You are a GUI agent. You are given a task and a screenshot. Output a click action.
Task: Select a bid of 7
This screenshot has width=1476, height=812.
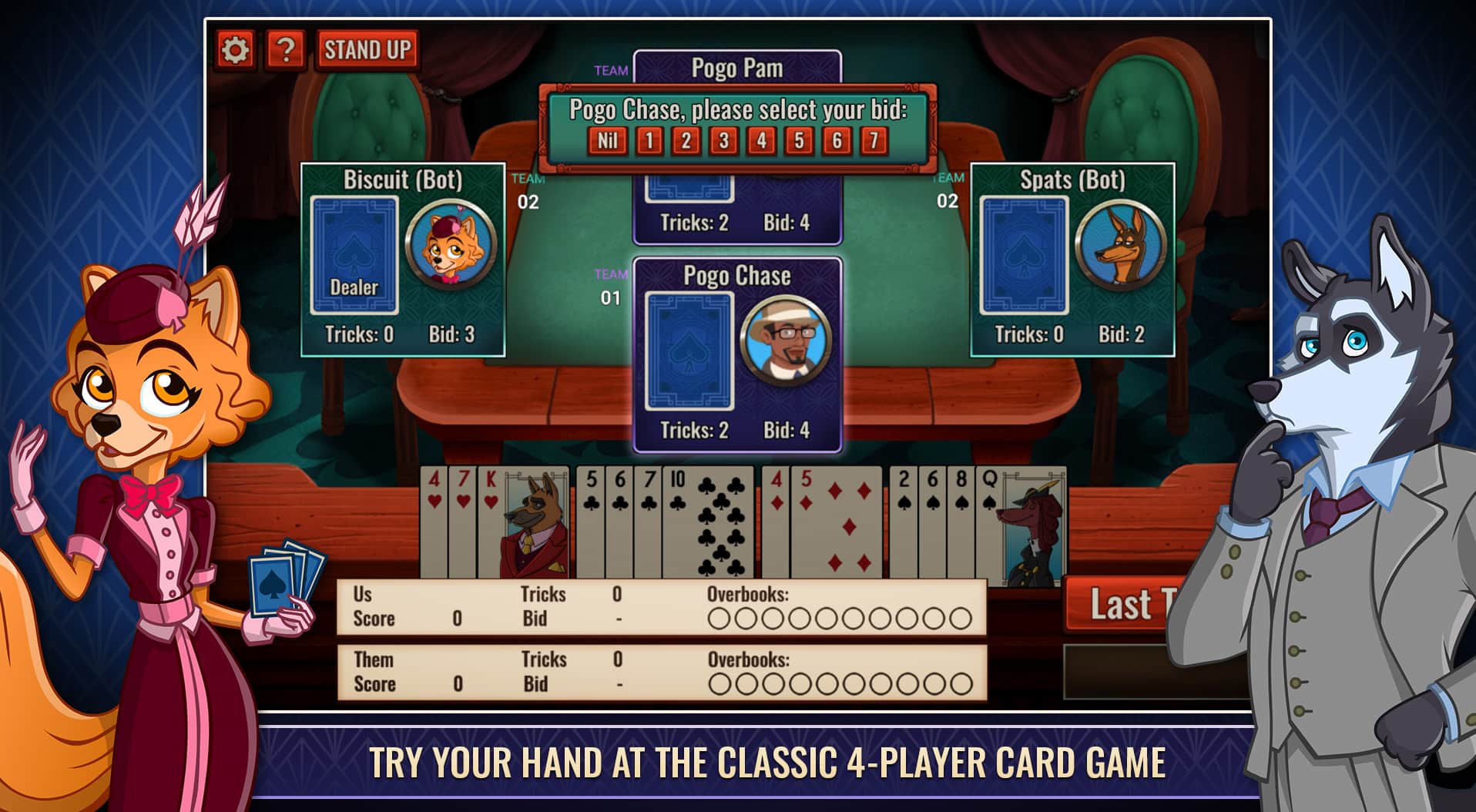coord(874,141)
